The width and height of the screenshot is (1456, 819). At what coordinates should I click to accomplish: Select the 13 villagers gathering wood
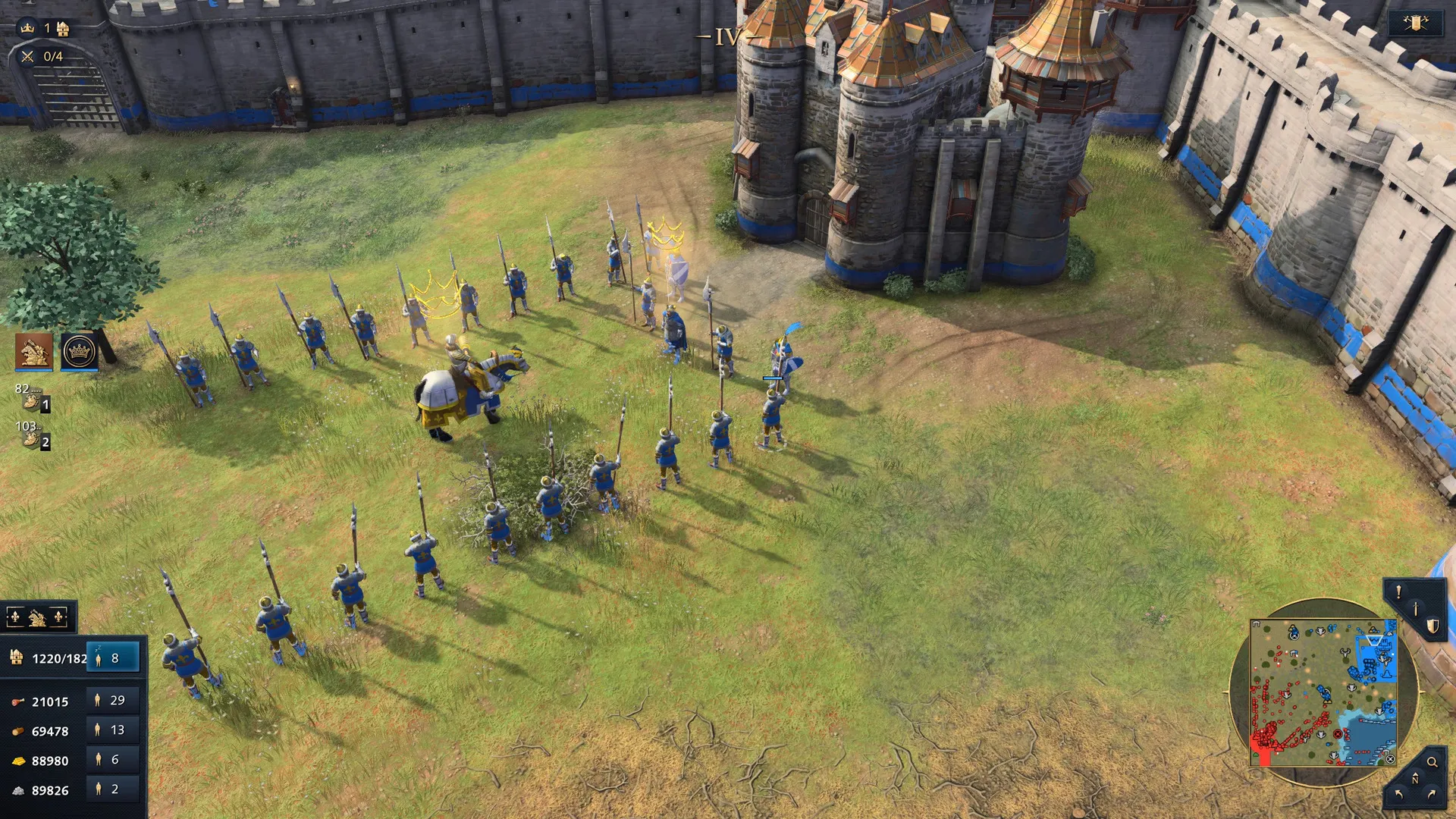pos(113,730)
